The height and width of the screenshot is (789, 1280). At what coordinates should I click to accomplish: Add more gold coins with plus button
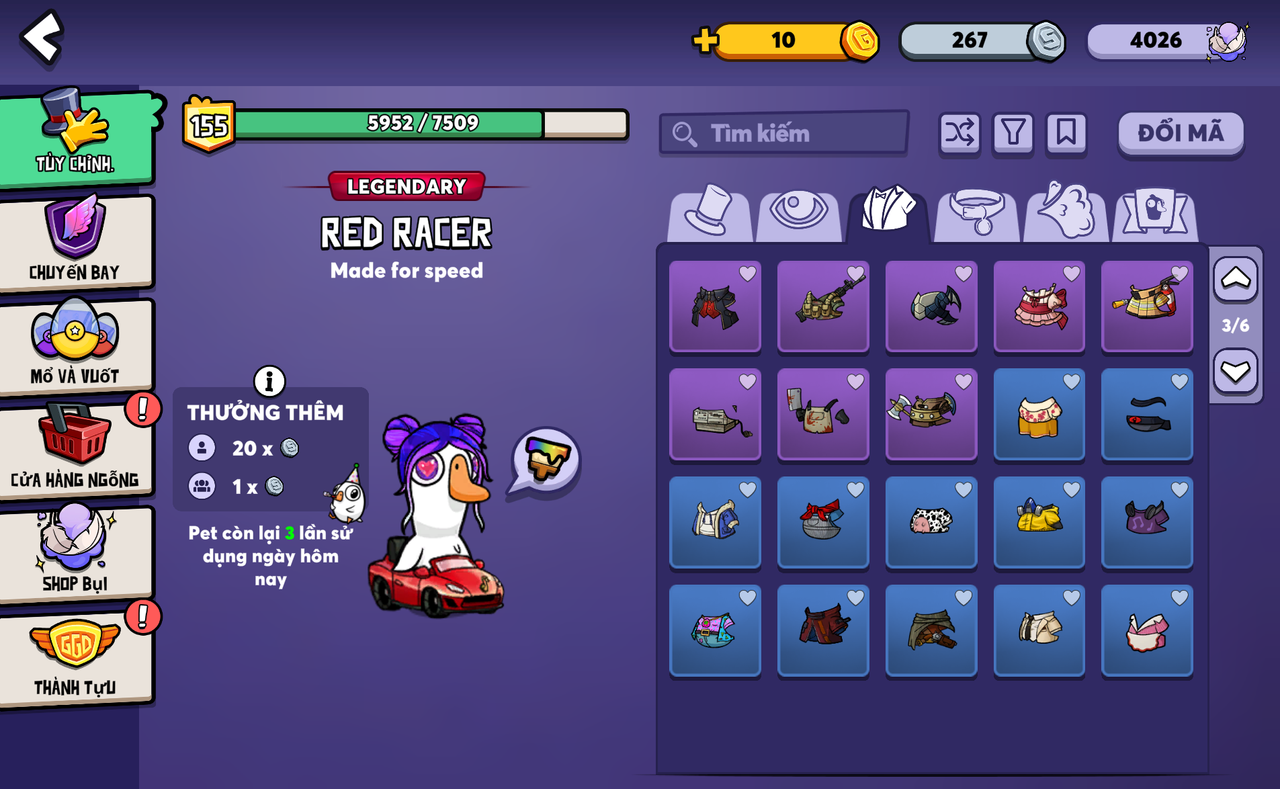click(x=705, y=40)
